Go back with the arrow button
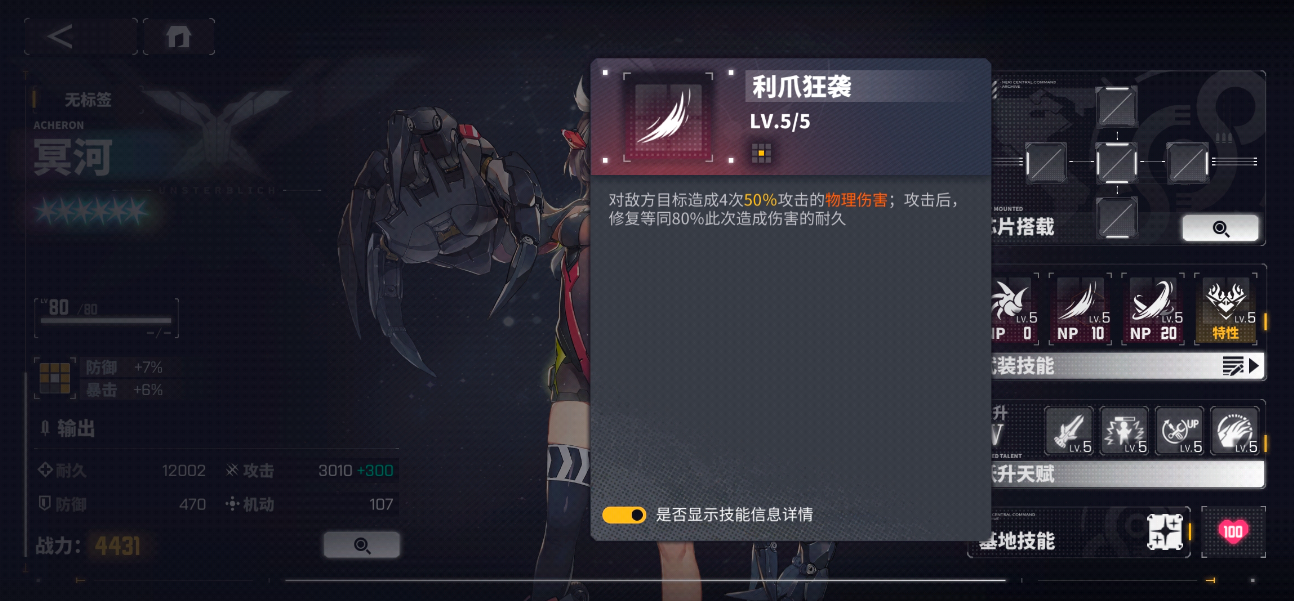Viewport: 1294px width, 601px height. tap(62, 36)
